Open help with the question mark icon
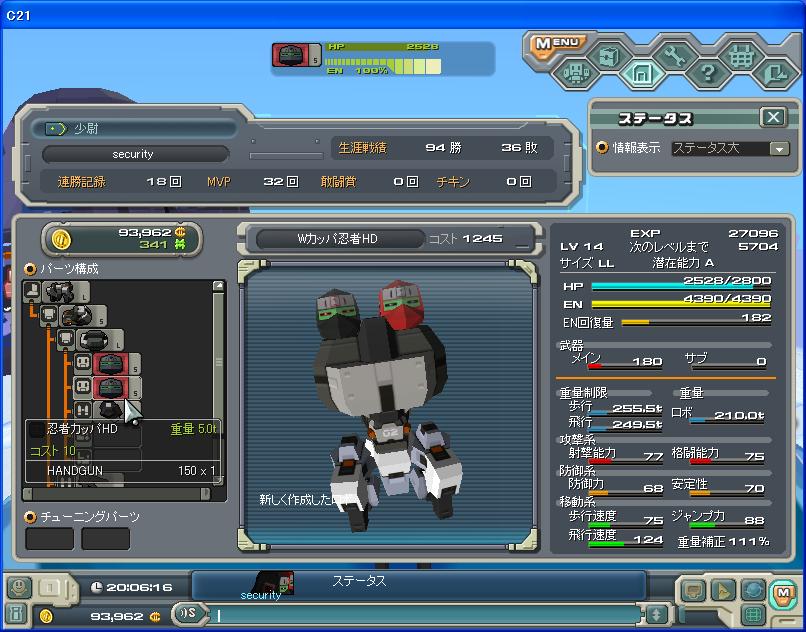806x632 pixels. click(708, 73)
